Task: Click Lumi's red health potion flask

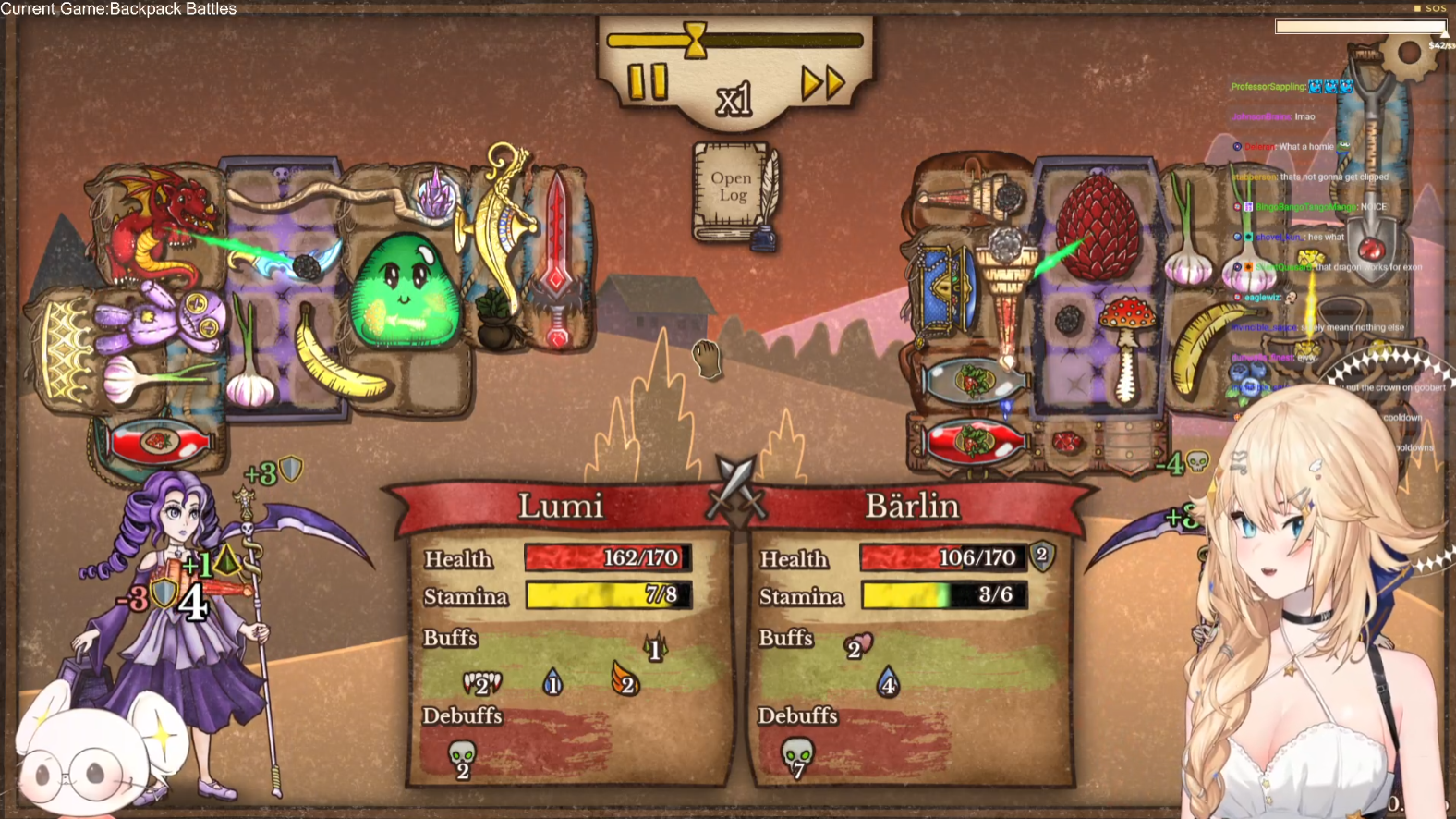Action: click(159, 442)
